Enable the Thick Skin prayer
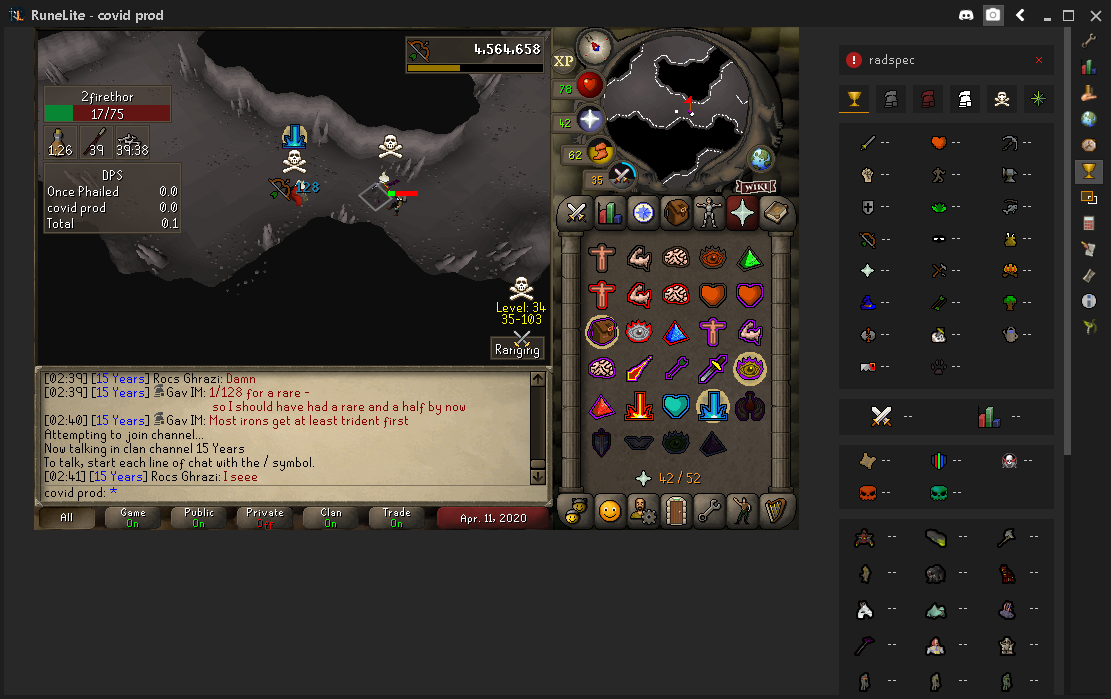This screenshot has width=1111, height=699. point(602,258)
